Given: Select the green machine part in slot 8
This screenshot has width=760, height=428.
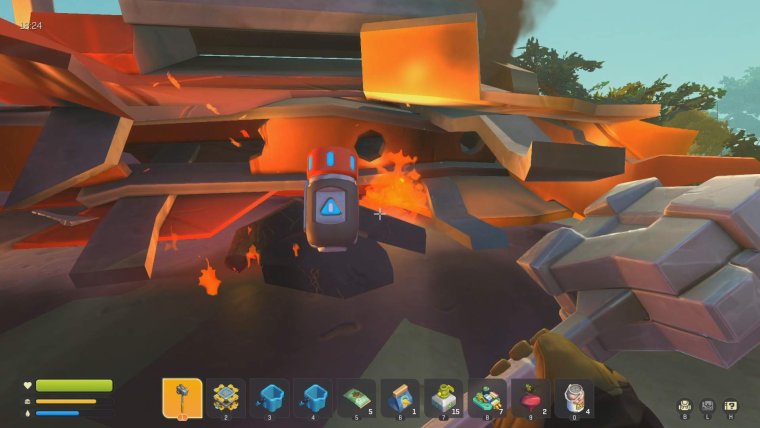Looking at the screenshot, I should pos(487,398).
